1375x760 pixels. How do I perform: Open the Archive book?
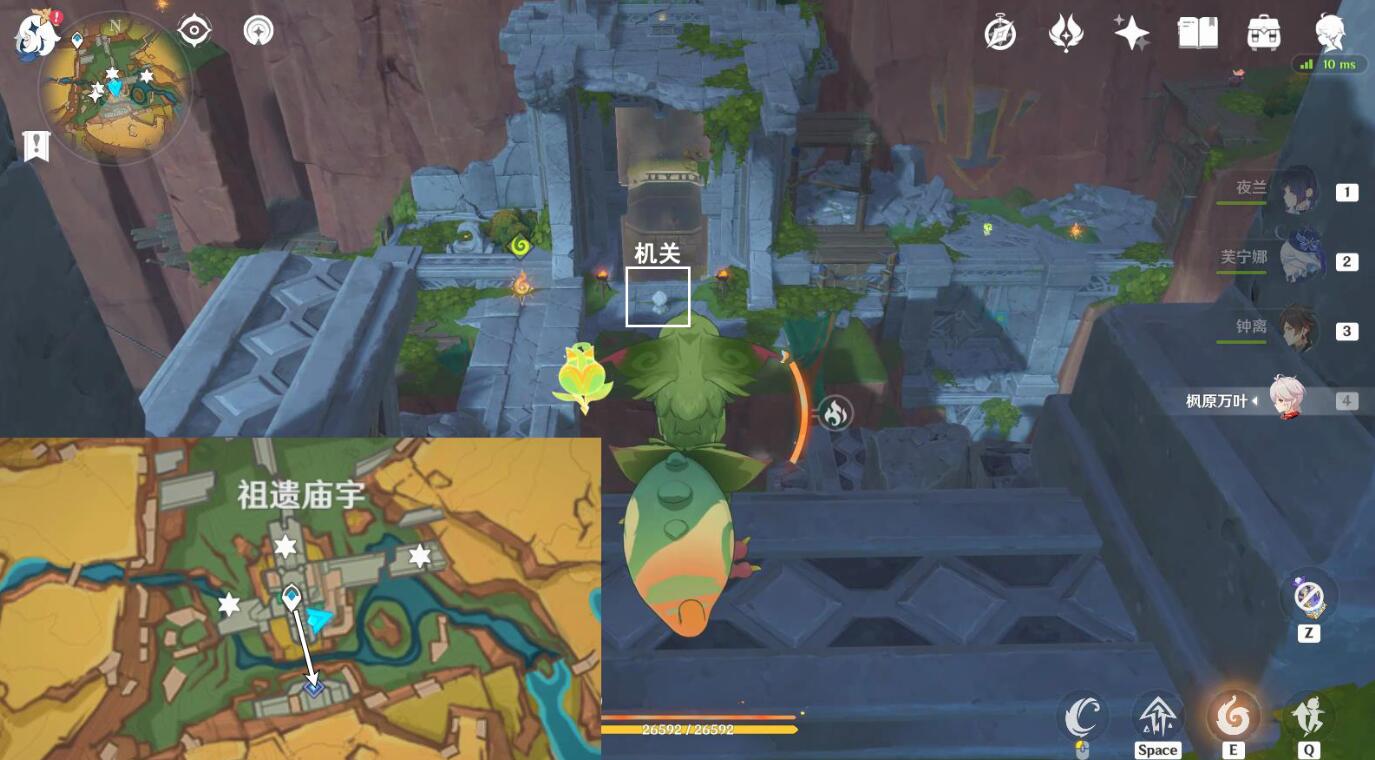[x=1196, y=33]
